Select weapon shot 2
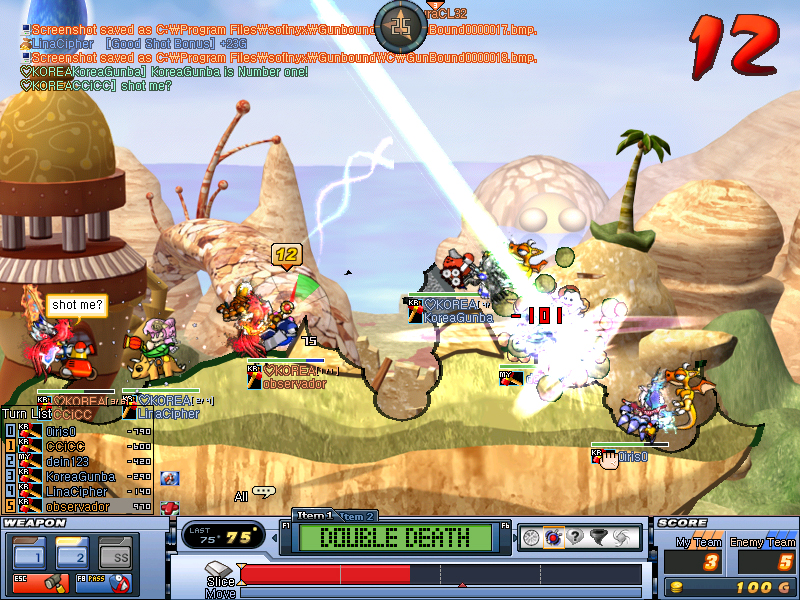The height and width of the screenshot is (600, 800). [73, 551]
